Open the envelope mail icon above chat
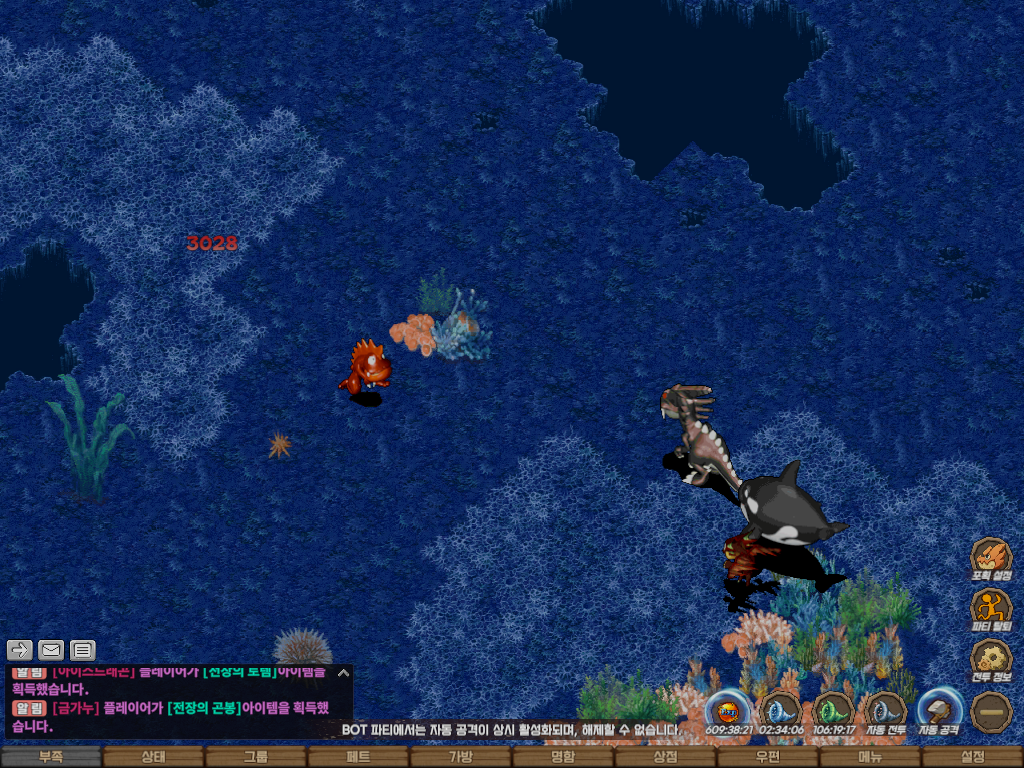This screenshot has height=768, width=1024. (51, 650)
